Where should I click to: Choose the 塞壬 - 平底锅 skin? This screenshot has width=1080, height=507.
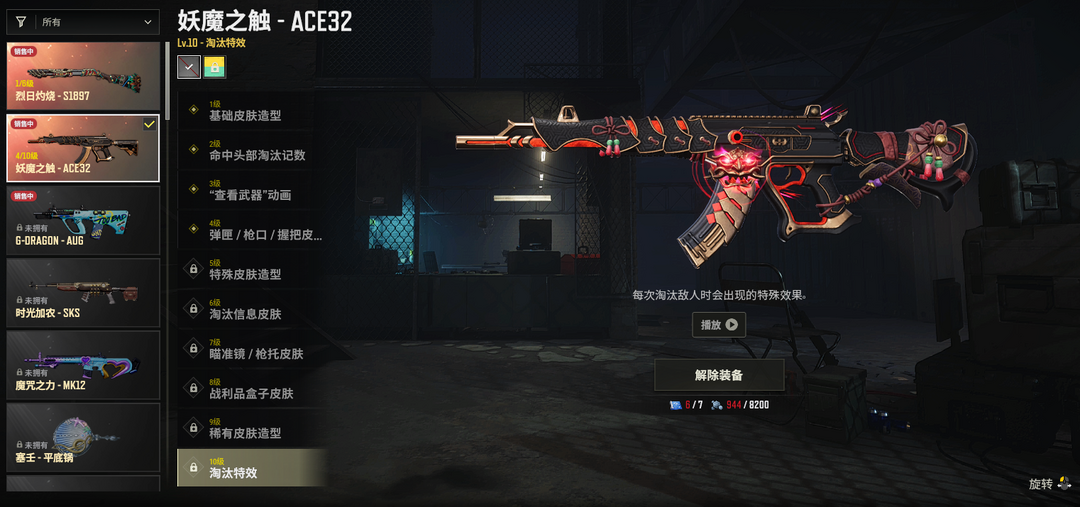click(83, 436)
